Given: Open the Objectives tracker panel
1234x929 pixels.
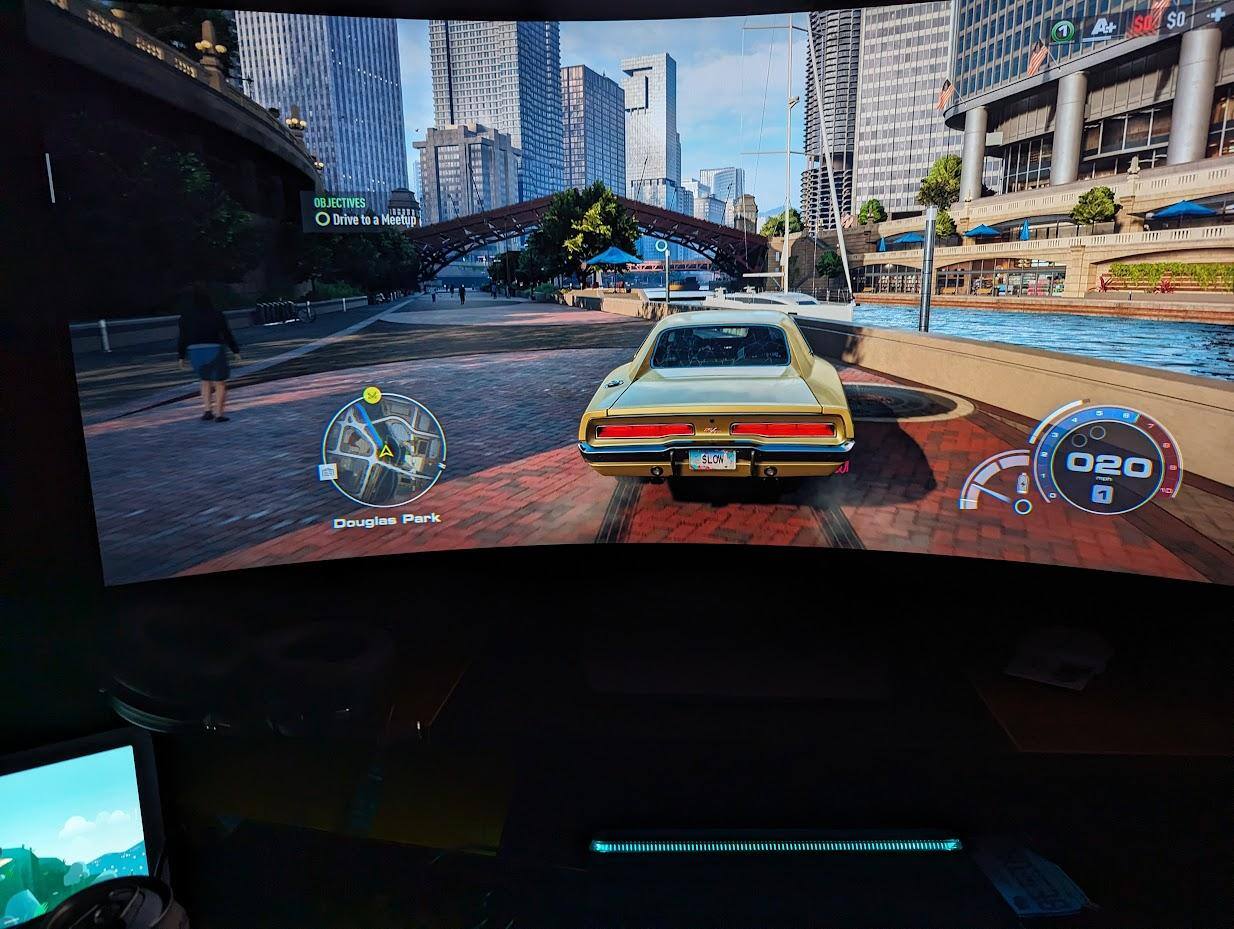Looking at the screenshot, I should pos(339,202).
